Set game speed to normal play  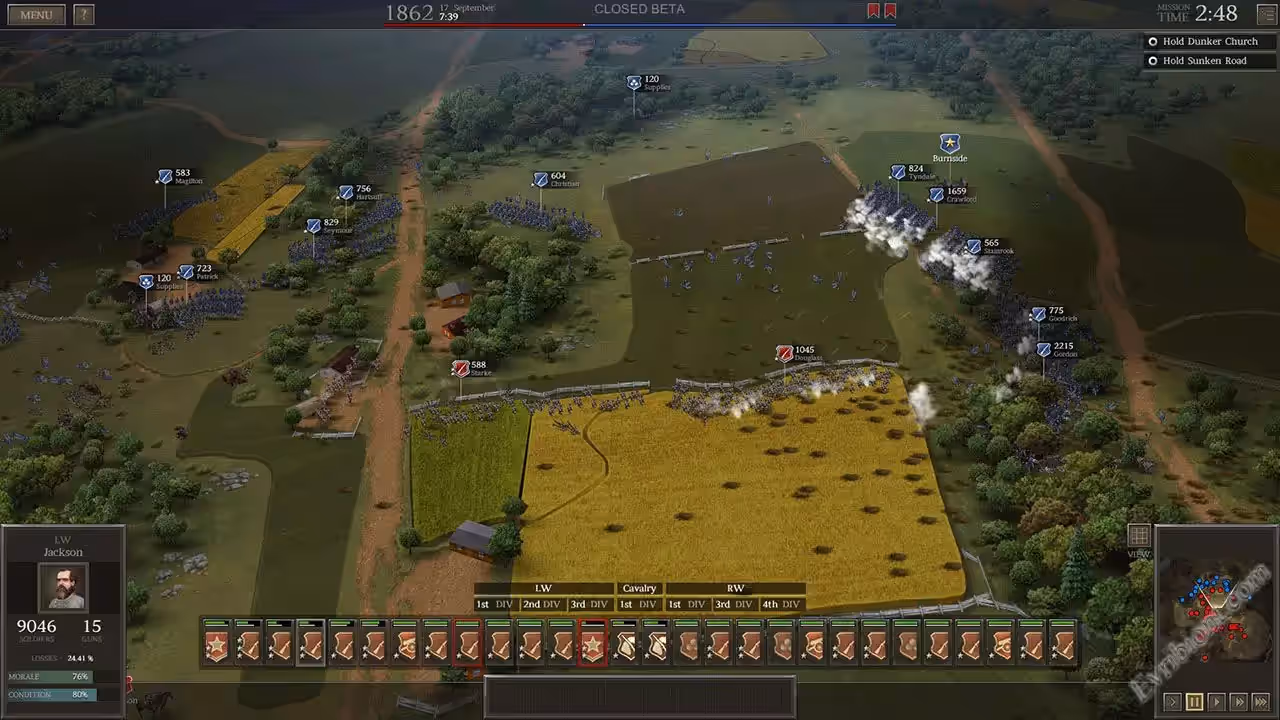point(1216,702)
